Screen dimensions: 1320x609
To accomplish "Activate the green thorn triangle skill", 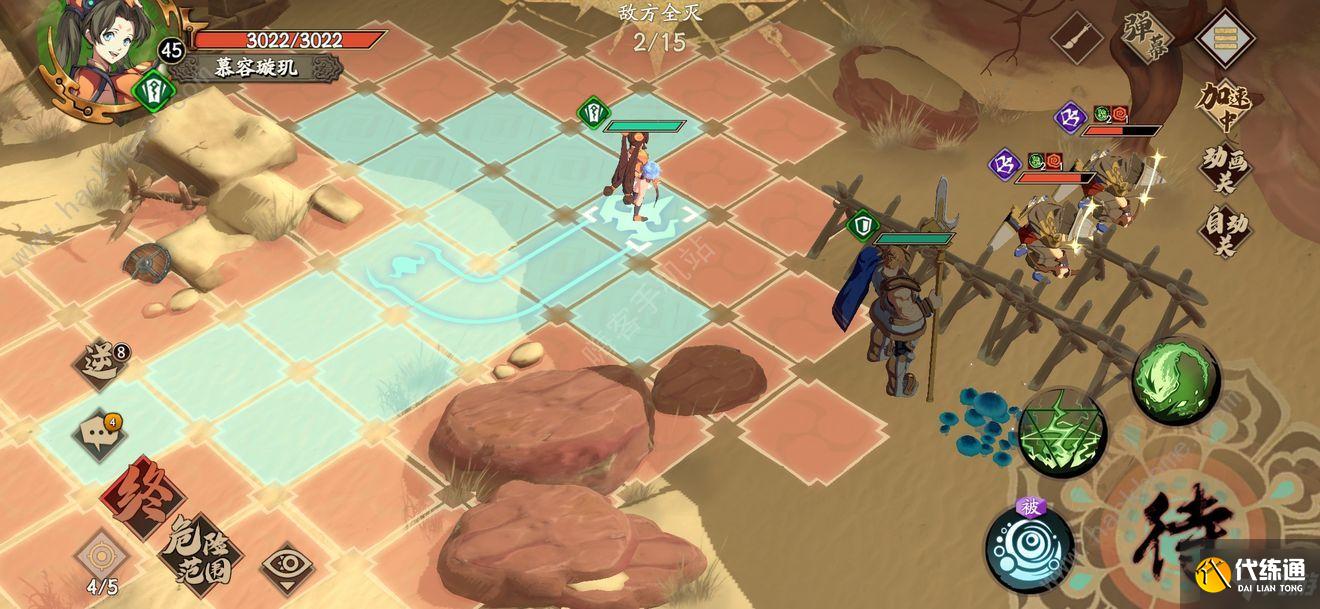I will coord(1063,433).
